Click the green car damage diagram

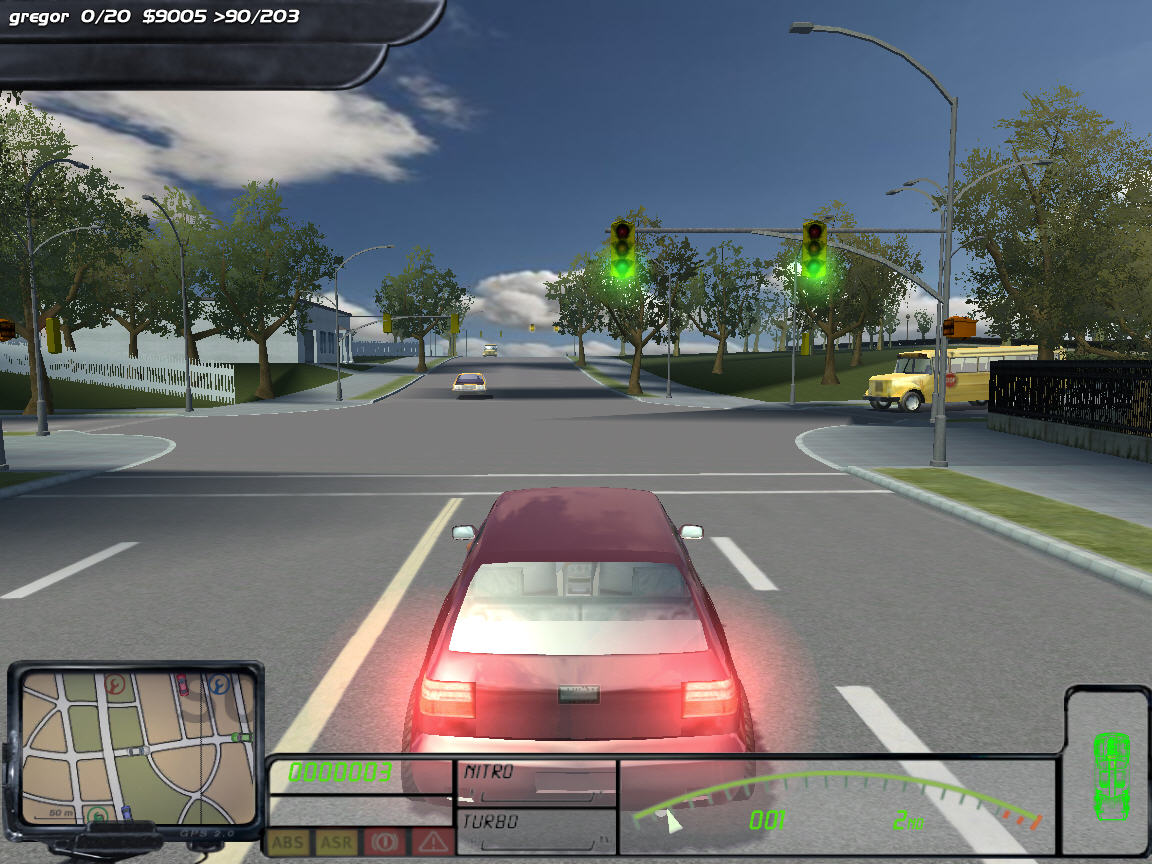[1110, 773]
